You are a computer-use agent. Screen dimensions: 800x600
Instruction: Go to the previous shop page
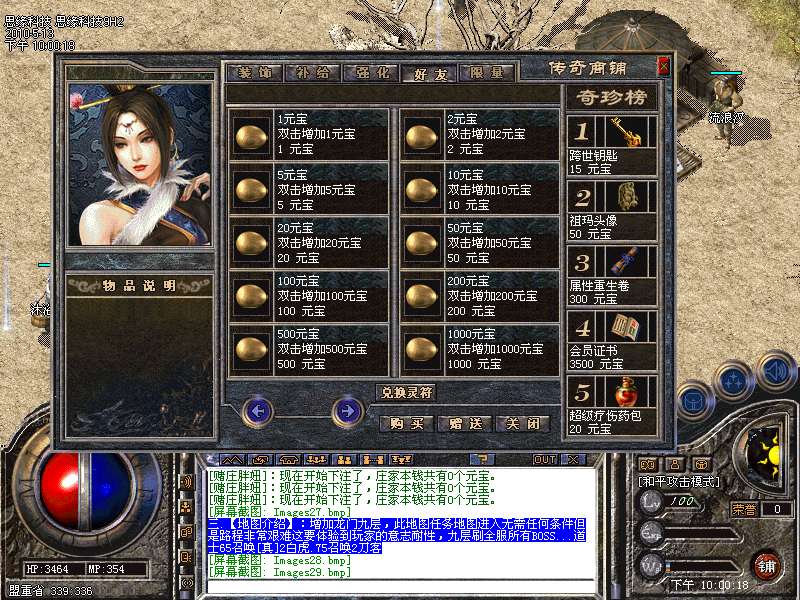point(258,410)
